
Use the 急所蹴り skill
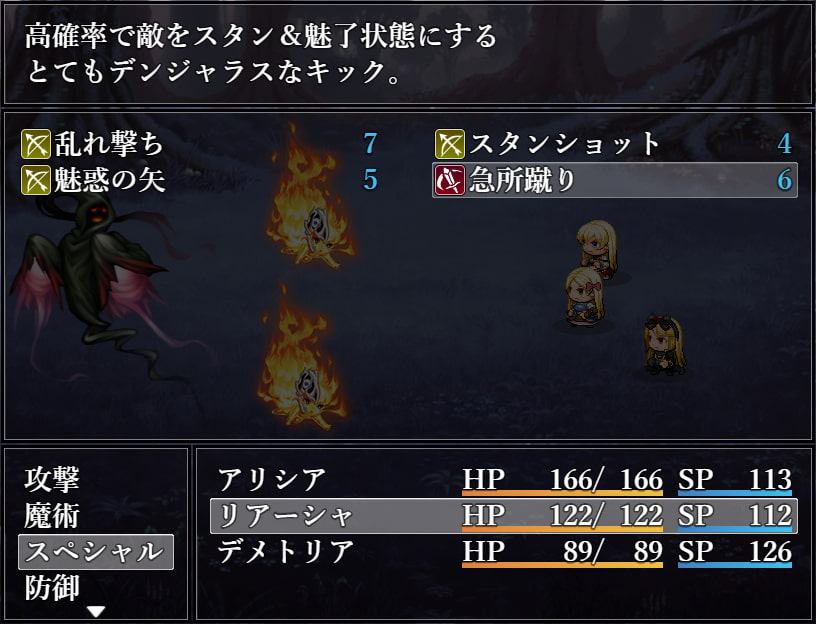pos(614,181)
